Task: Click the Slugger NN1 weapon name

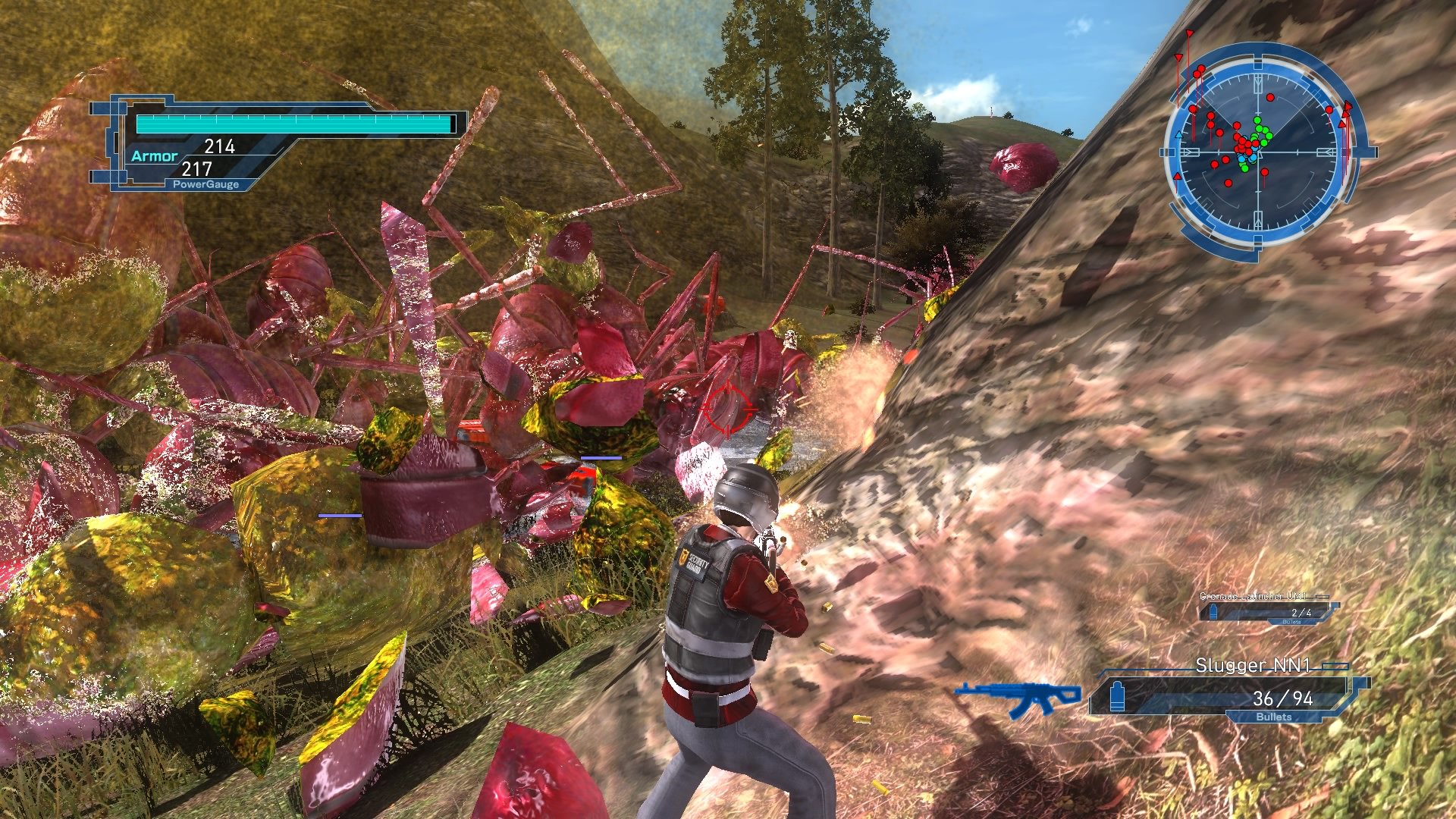Action: (x=1254, y=665)
